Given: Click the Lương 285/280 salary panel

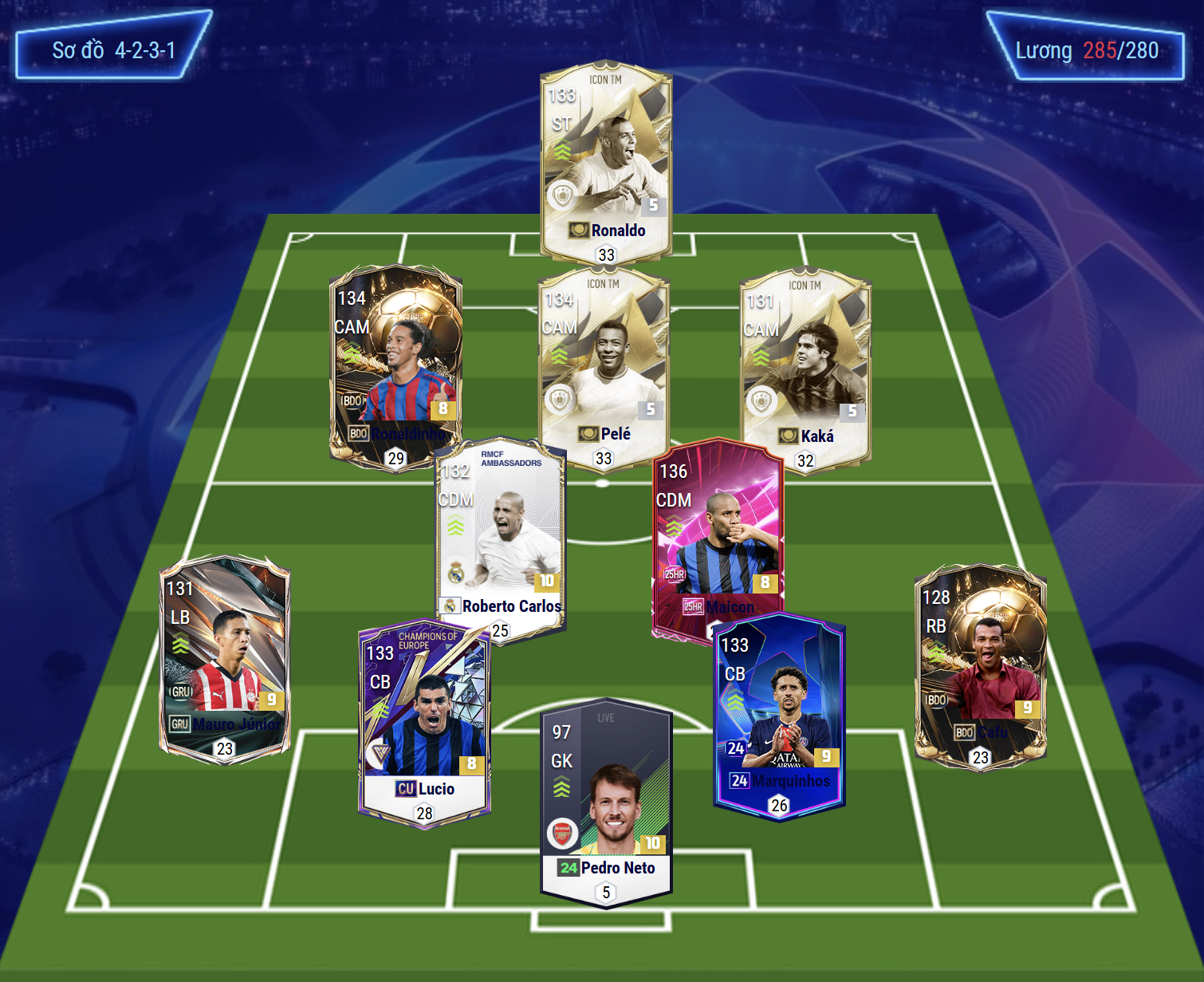Looking at the screenshot, I should (1086, 48).
